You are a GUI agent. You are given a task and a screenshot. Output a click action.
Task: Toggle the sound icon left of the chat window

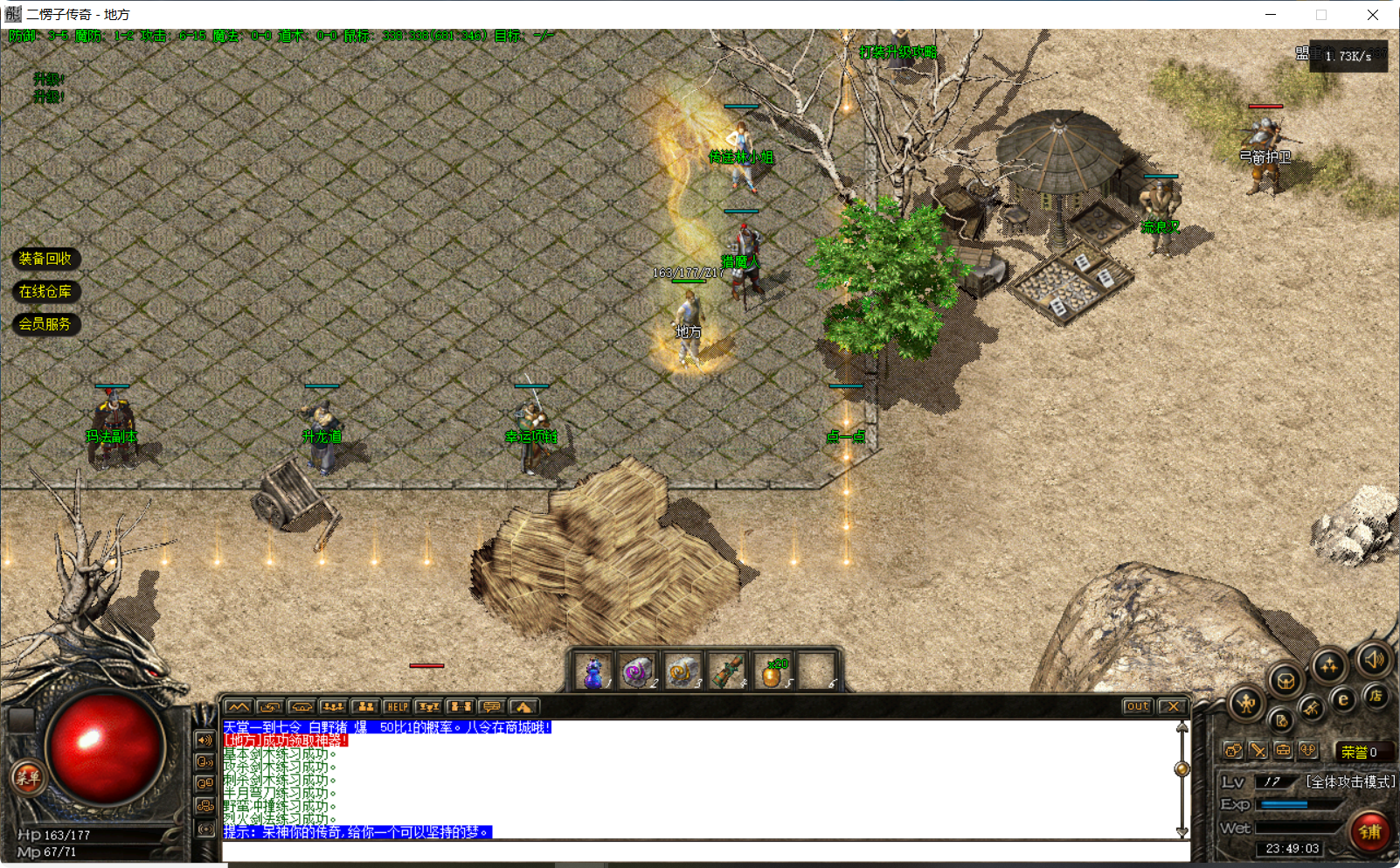click(x=206, y=741)
